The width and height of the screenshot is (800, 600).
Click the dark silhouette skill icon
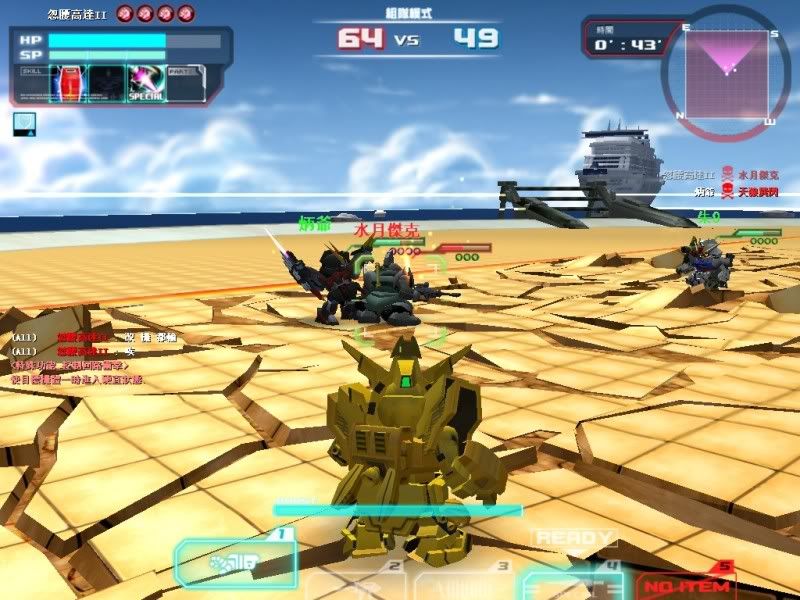point(105,83)
